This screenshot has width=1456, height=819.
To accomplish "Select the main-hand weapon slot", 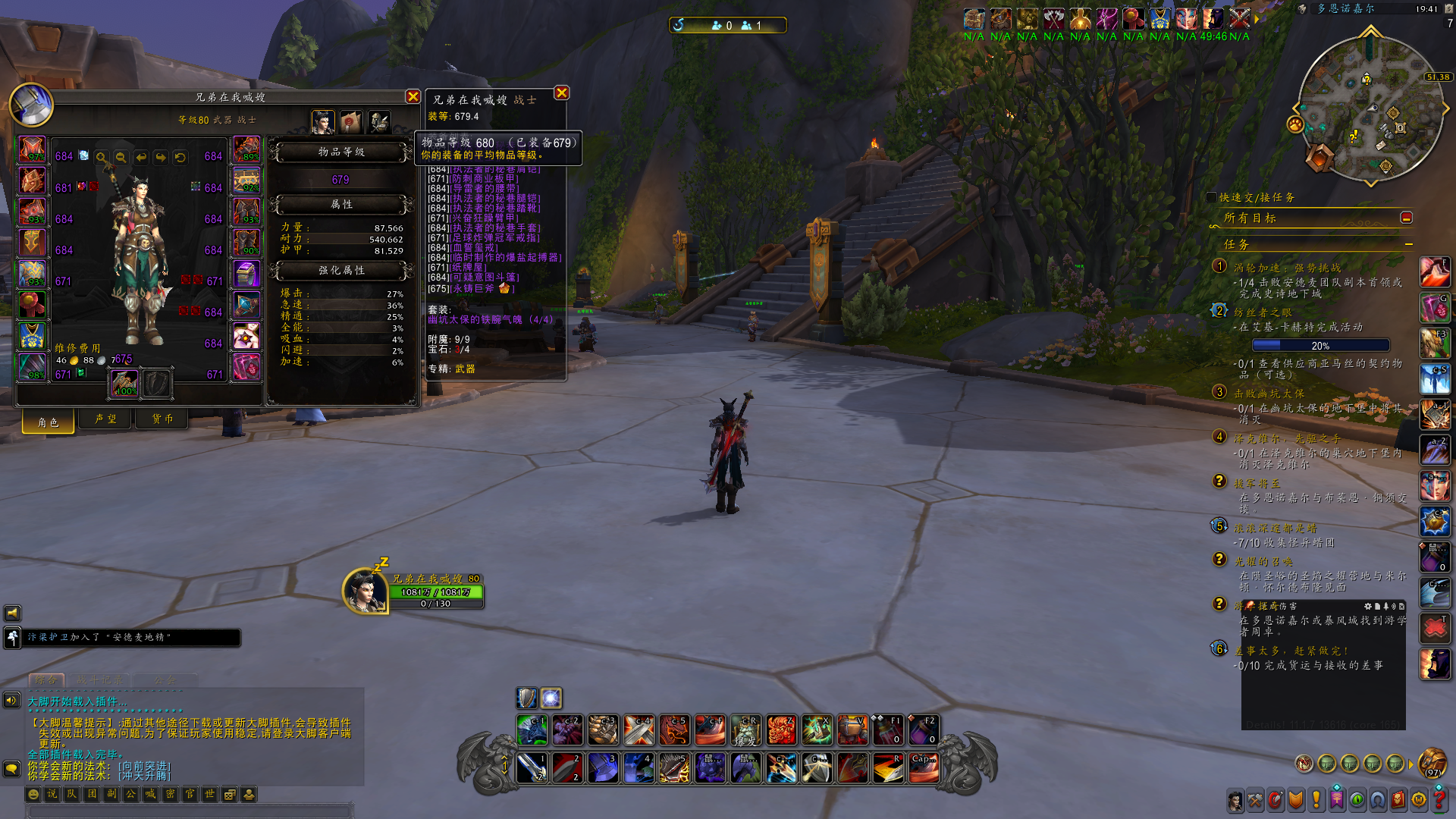I will (124, 384).
